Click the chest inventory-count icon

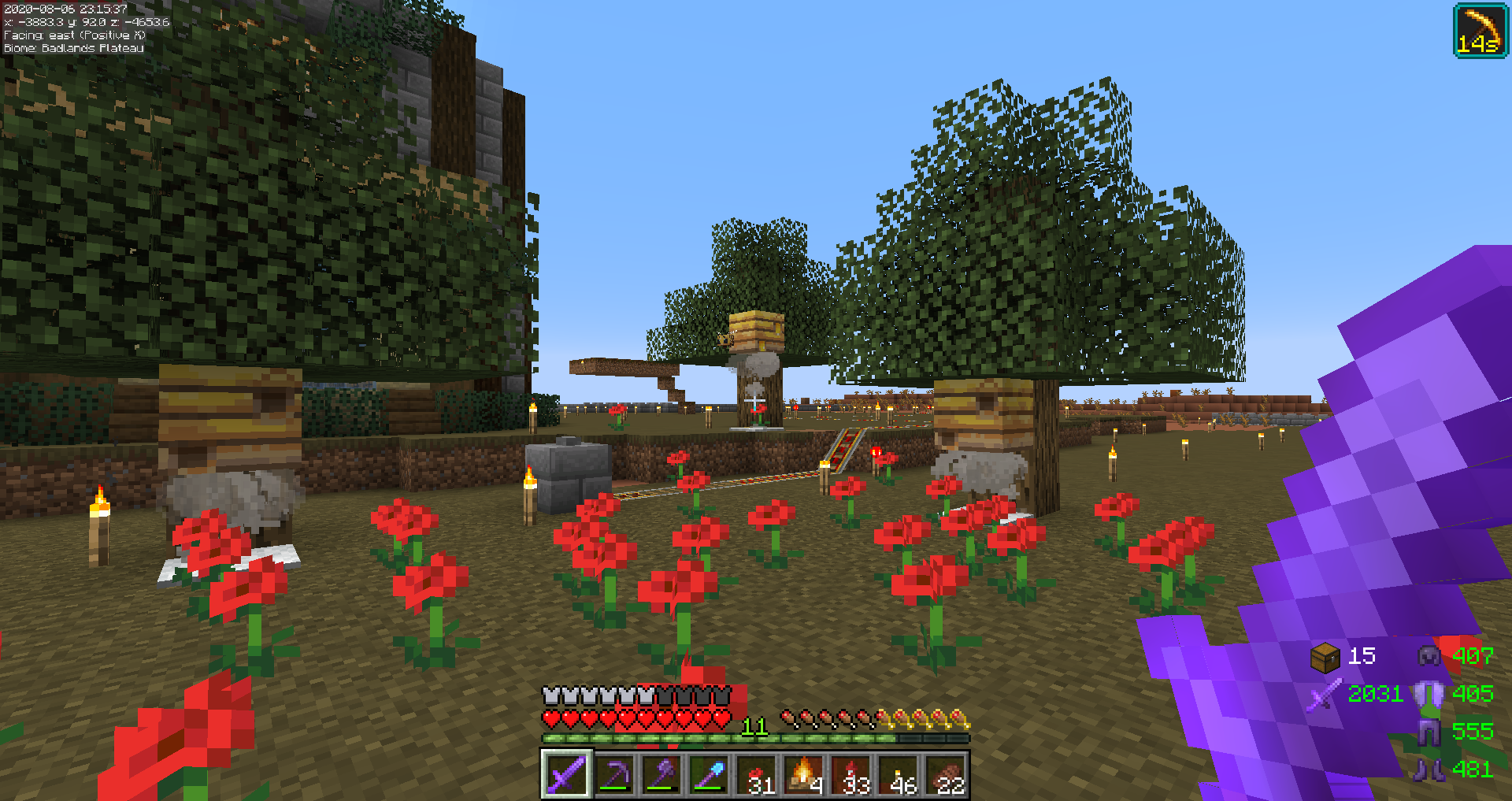pos(1325,657)
